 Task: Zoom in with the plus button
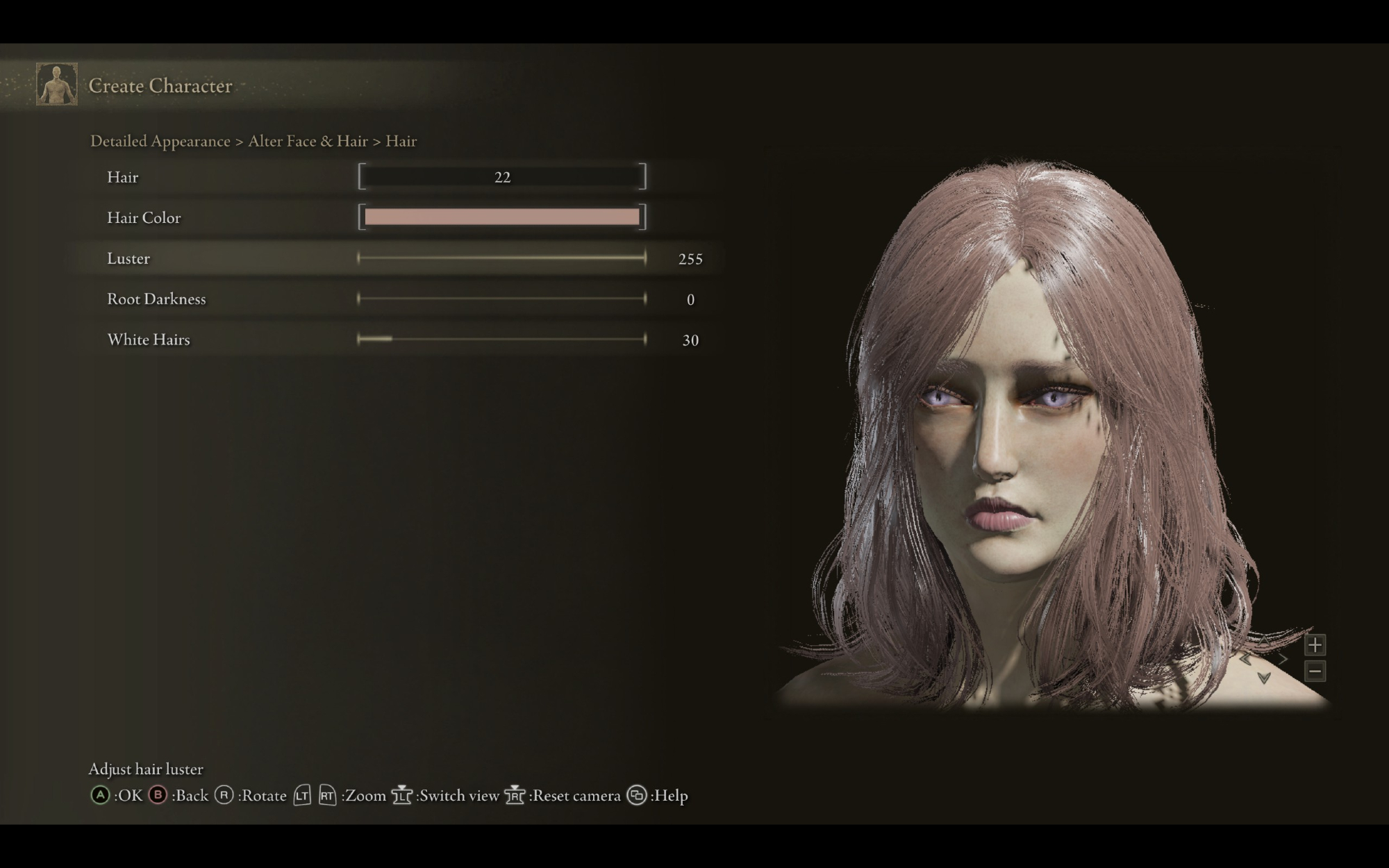click(x=1314, y=645)
